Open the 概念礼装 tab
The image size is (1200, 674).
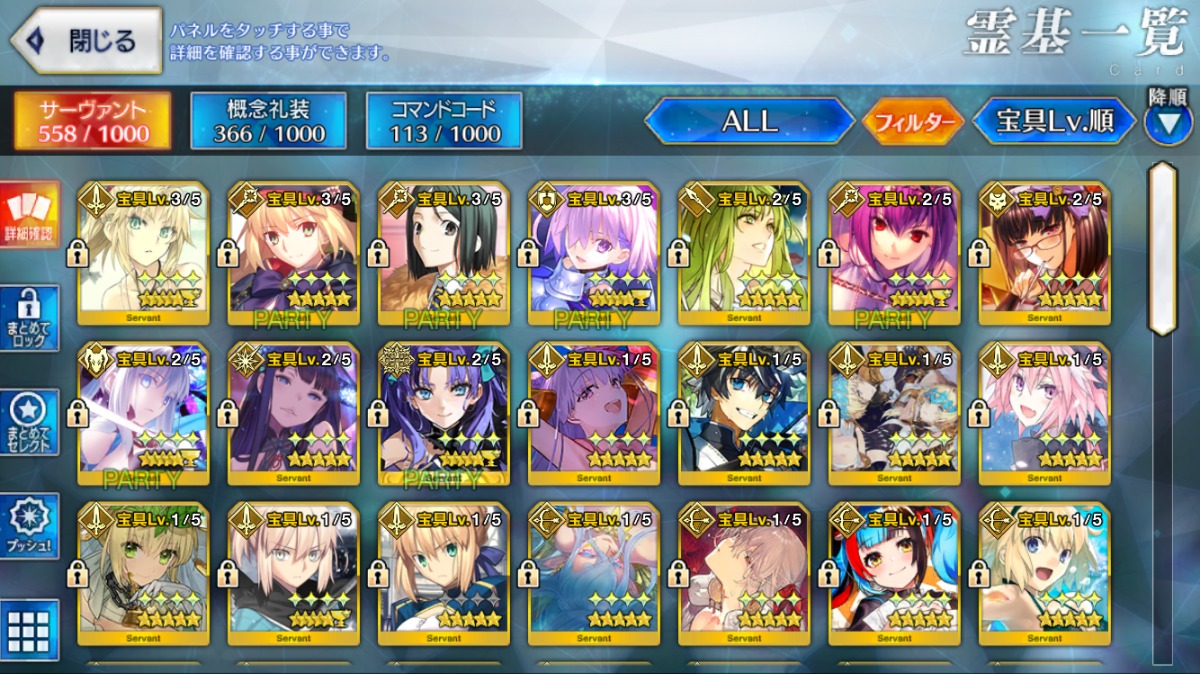point(269,121)
